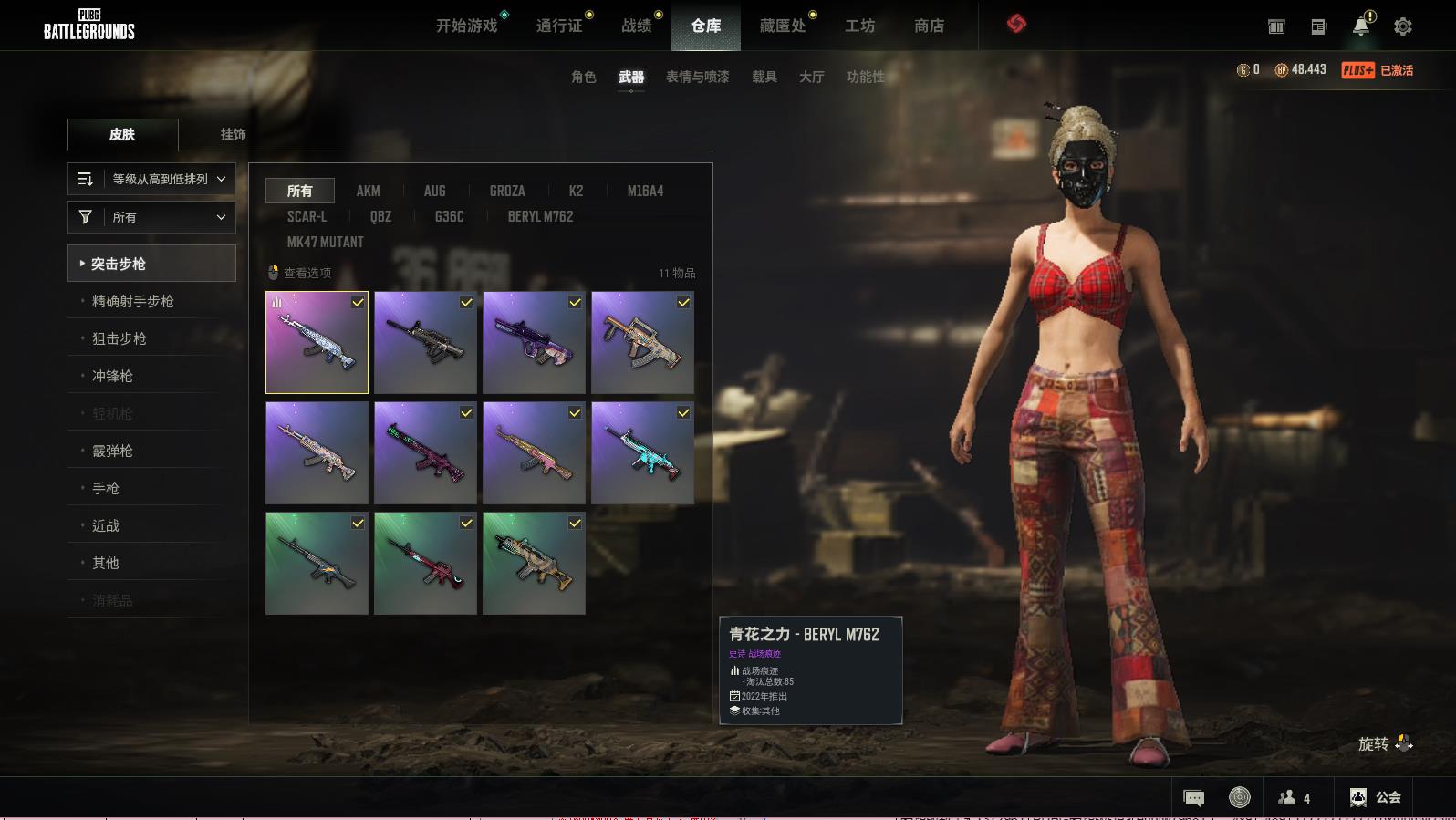
Task: Check the notification bell
Action: click(x=1361, y=26)
